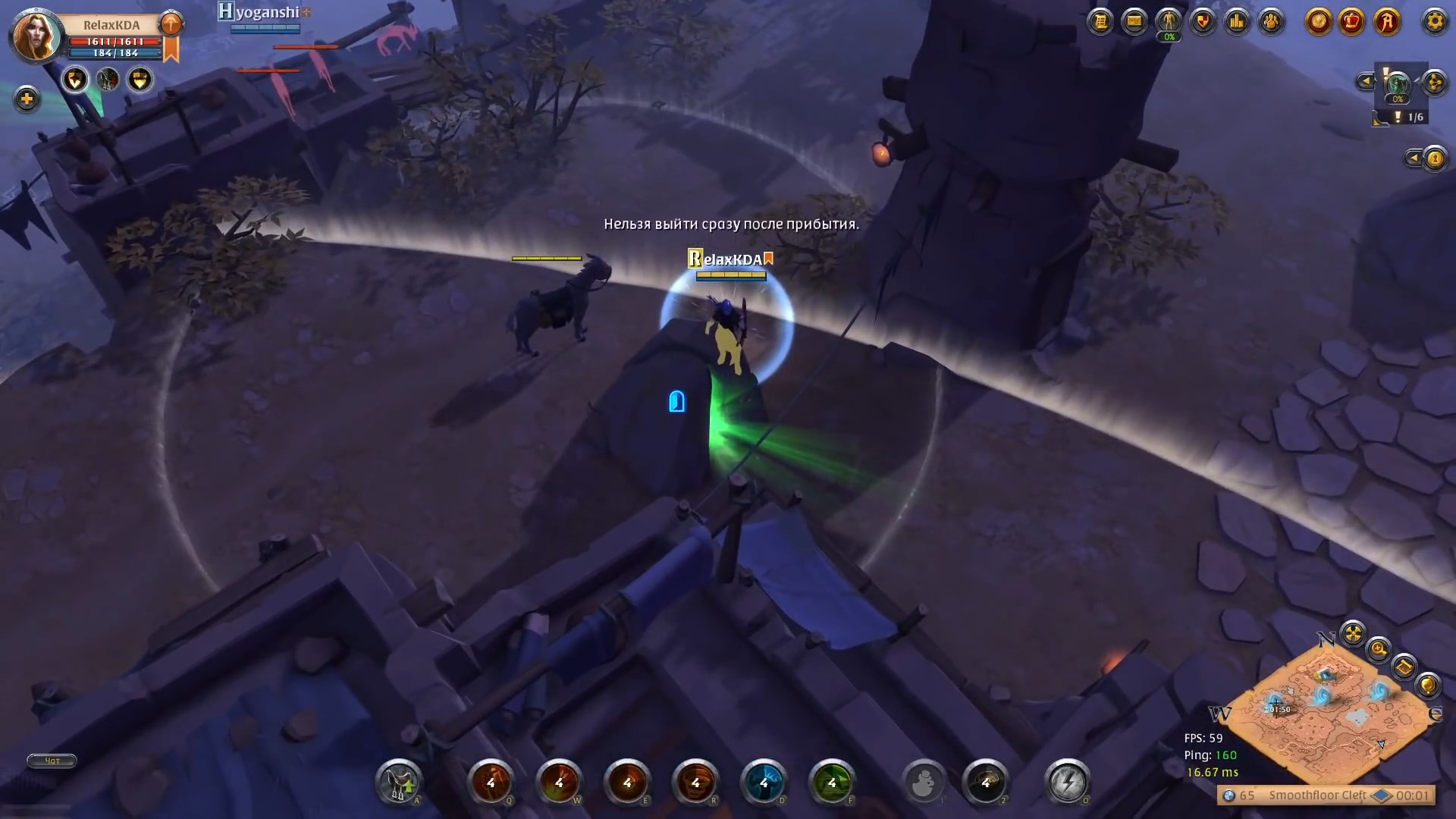
Task: Collapse the lock profile widget arrow near bottom right
Action: point(1414,157)
